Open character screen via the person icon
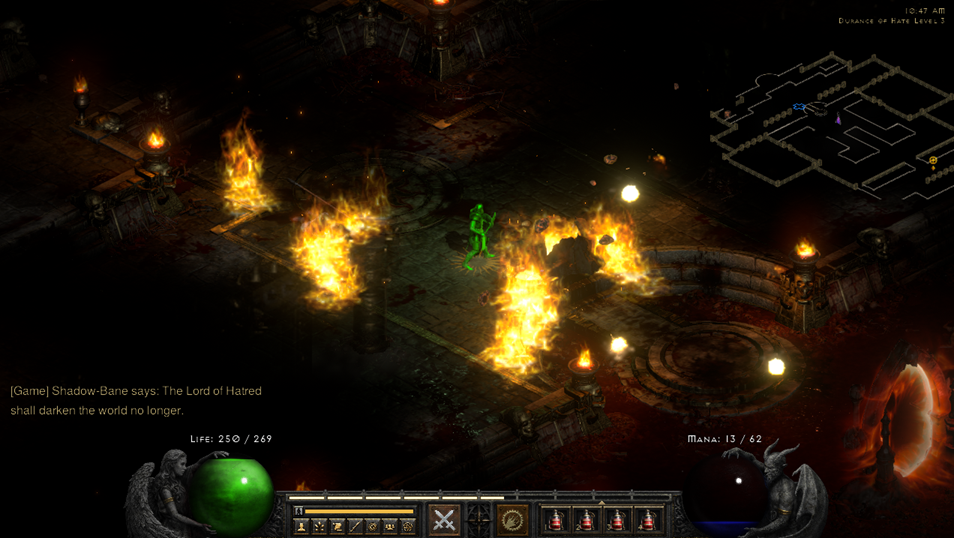 click(301, 526)
